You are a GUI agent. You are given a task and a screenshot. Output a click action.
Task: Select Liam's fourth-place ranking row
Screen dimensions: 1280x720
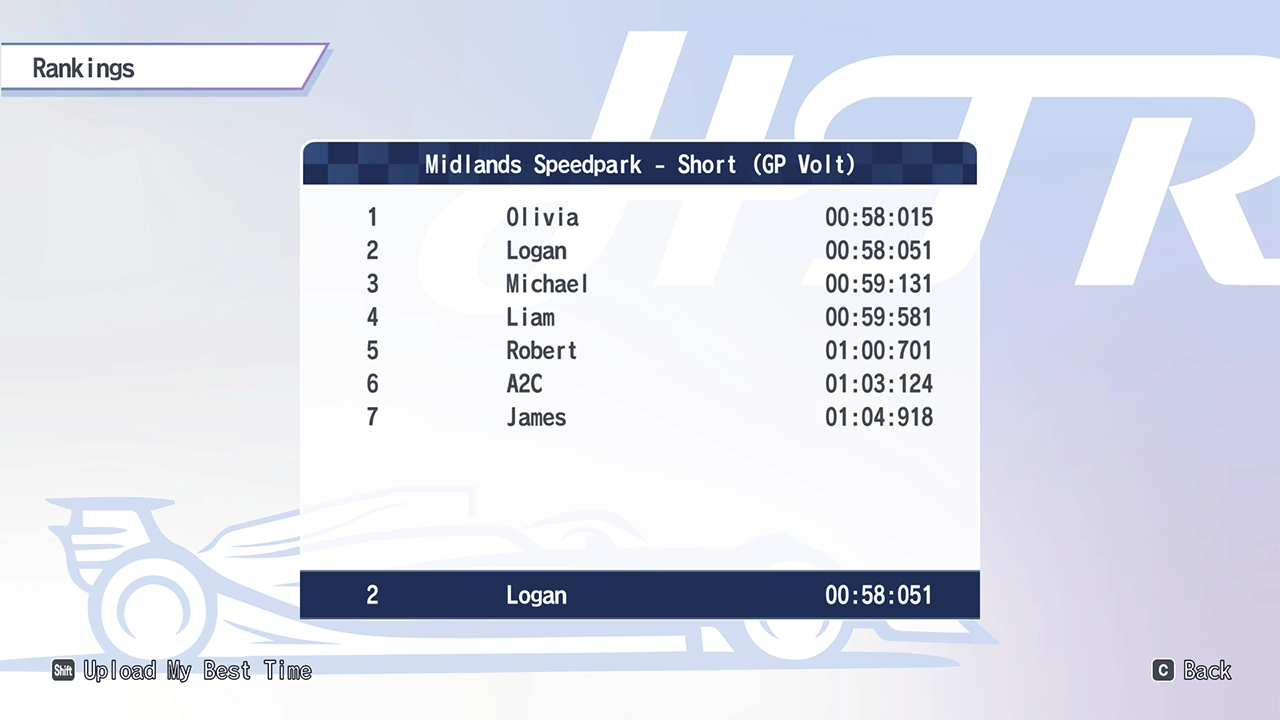point(640,317)
